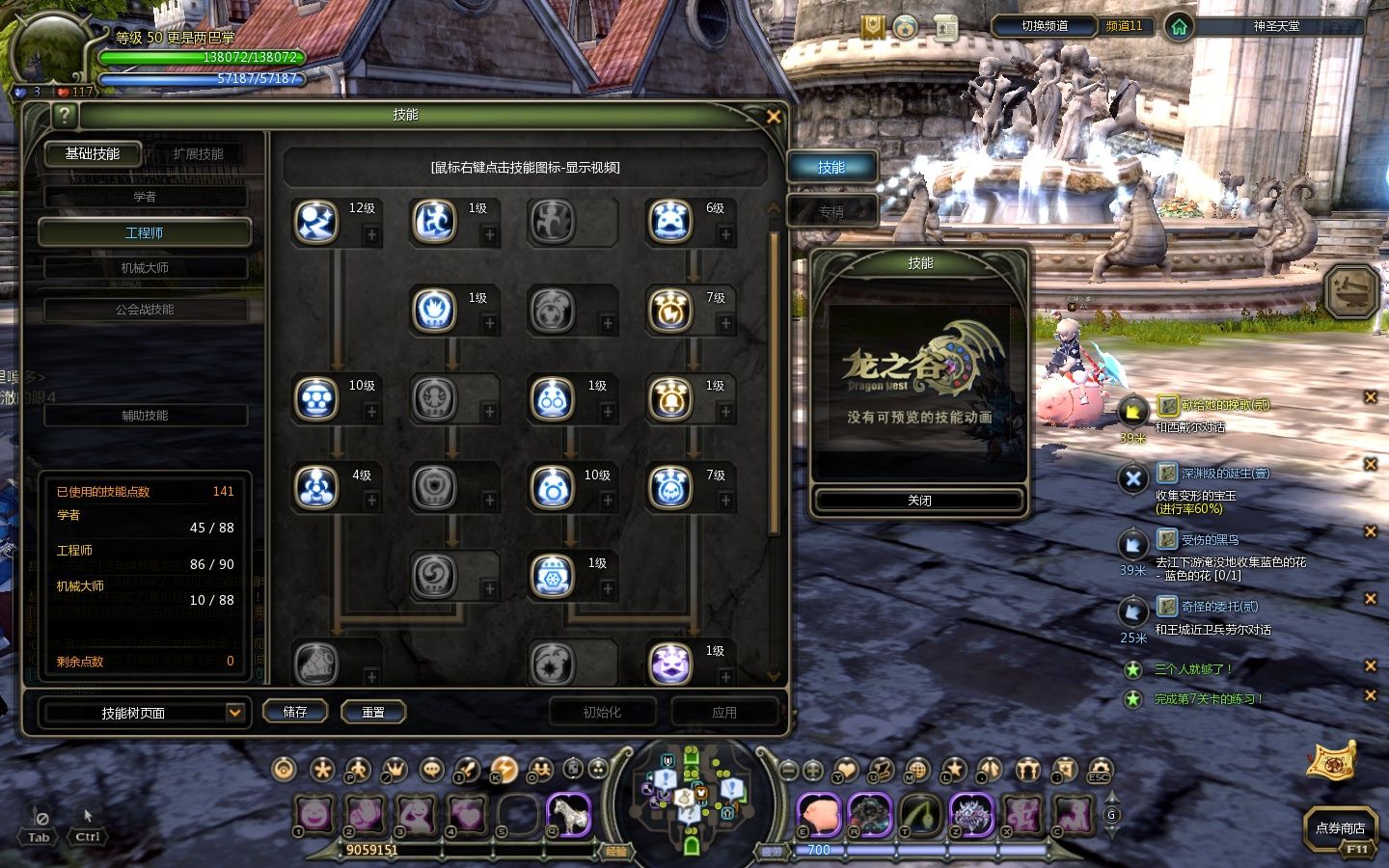
Task: Open the 机械大师 skill tree
Action: click(145, 268)
